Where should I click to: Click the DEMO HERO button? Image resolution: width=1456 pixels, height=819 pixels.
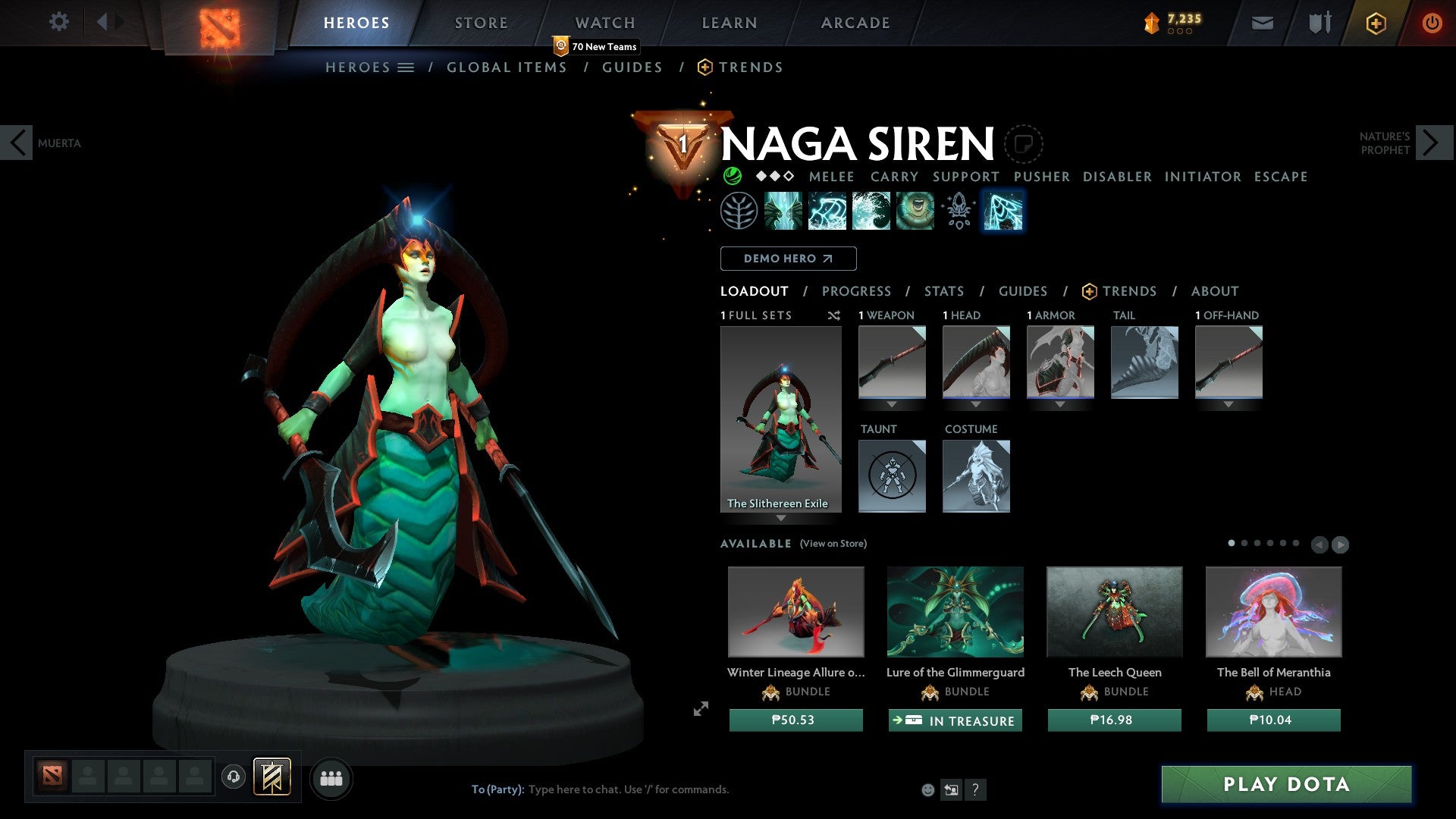click(x=788, y=258)
